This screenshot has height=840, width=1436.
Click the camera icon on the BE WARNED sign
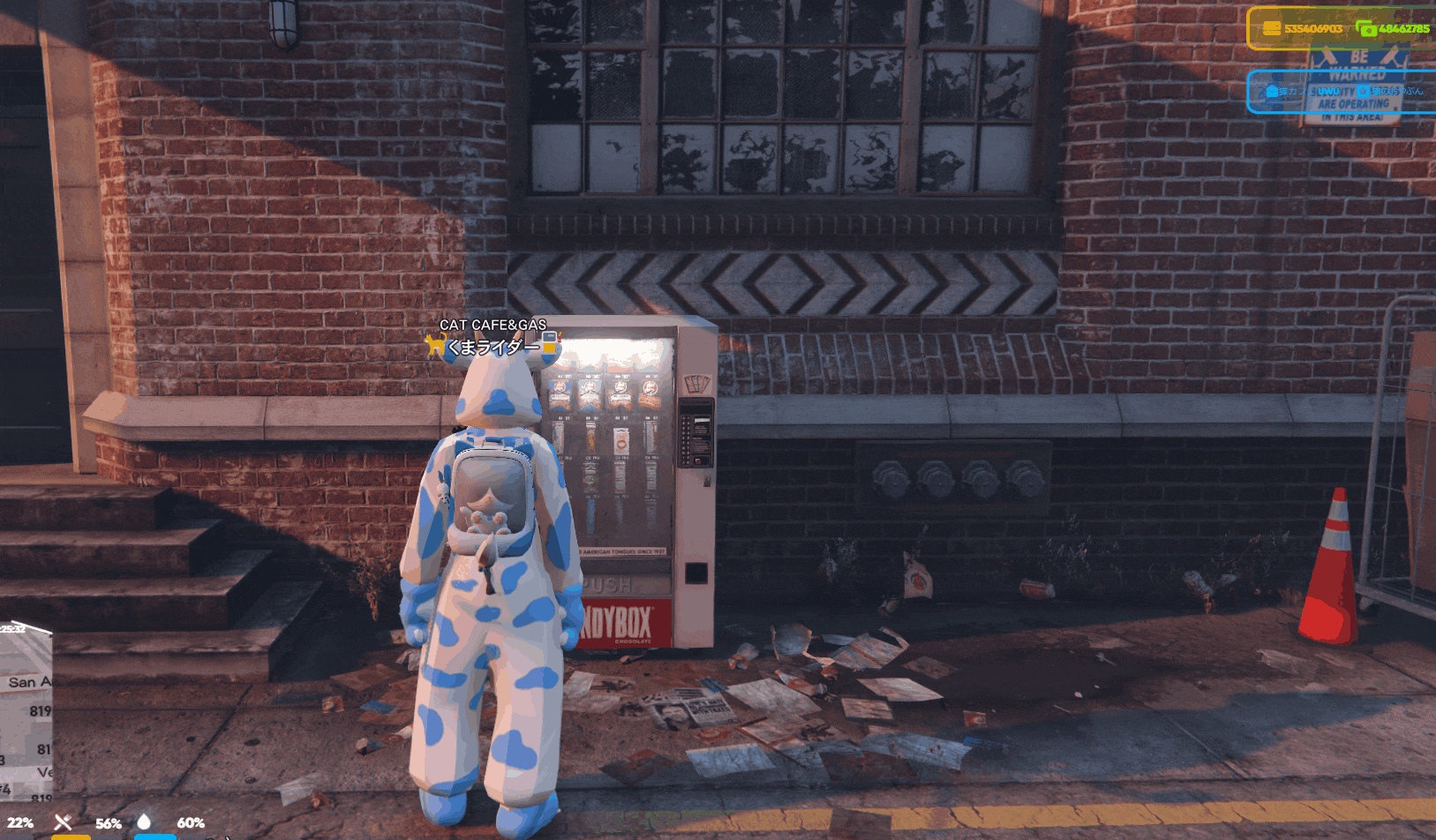click(1329, 58)
